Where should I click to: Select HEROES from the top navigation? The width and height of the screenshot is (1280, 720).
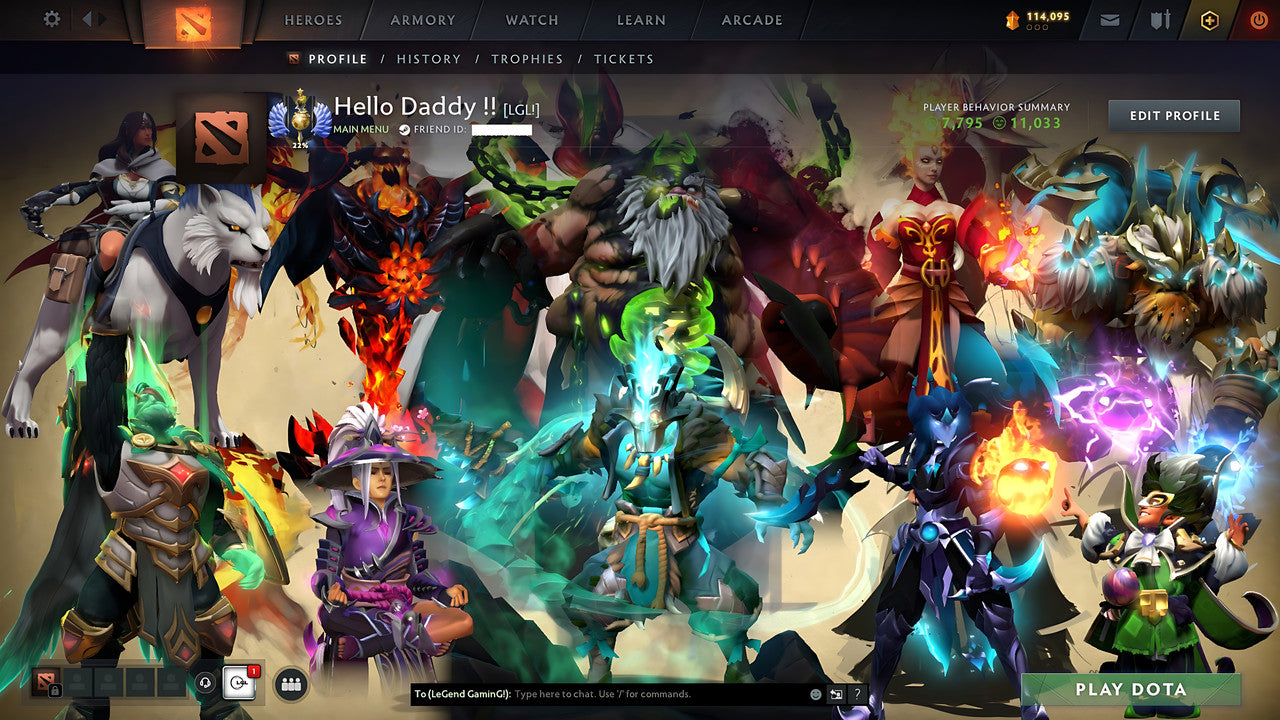(313, 20)
